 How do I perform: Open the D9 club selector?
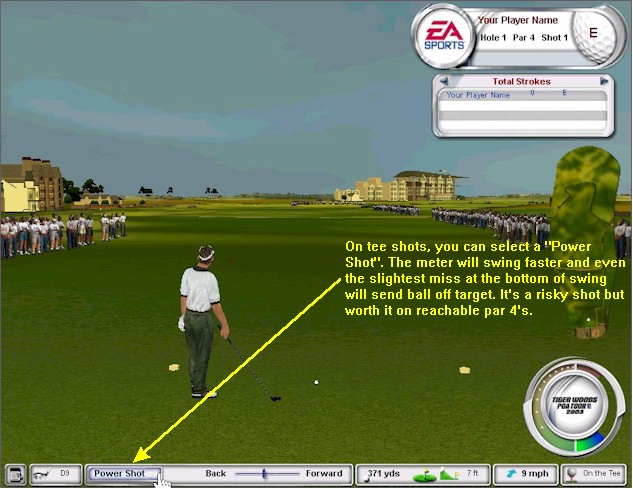(x=56, y=474)
